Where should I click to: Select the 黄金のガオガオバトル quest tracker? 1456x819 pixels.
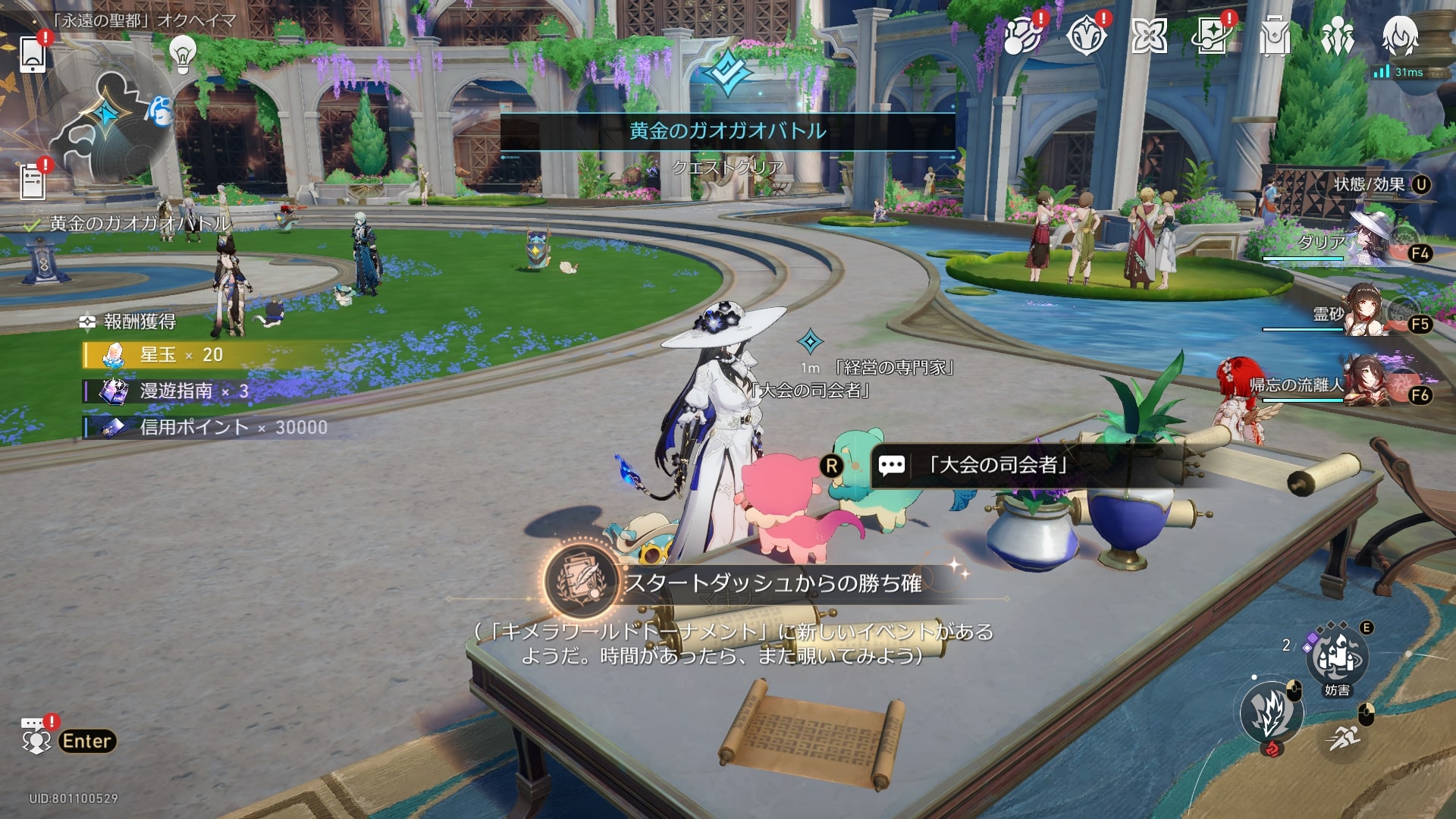point(136,223)
